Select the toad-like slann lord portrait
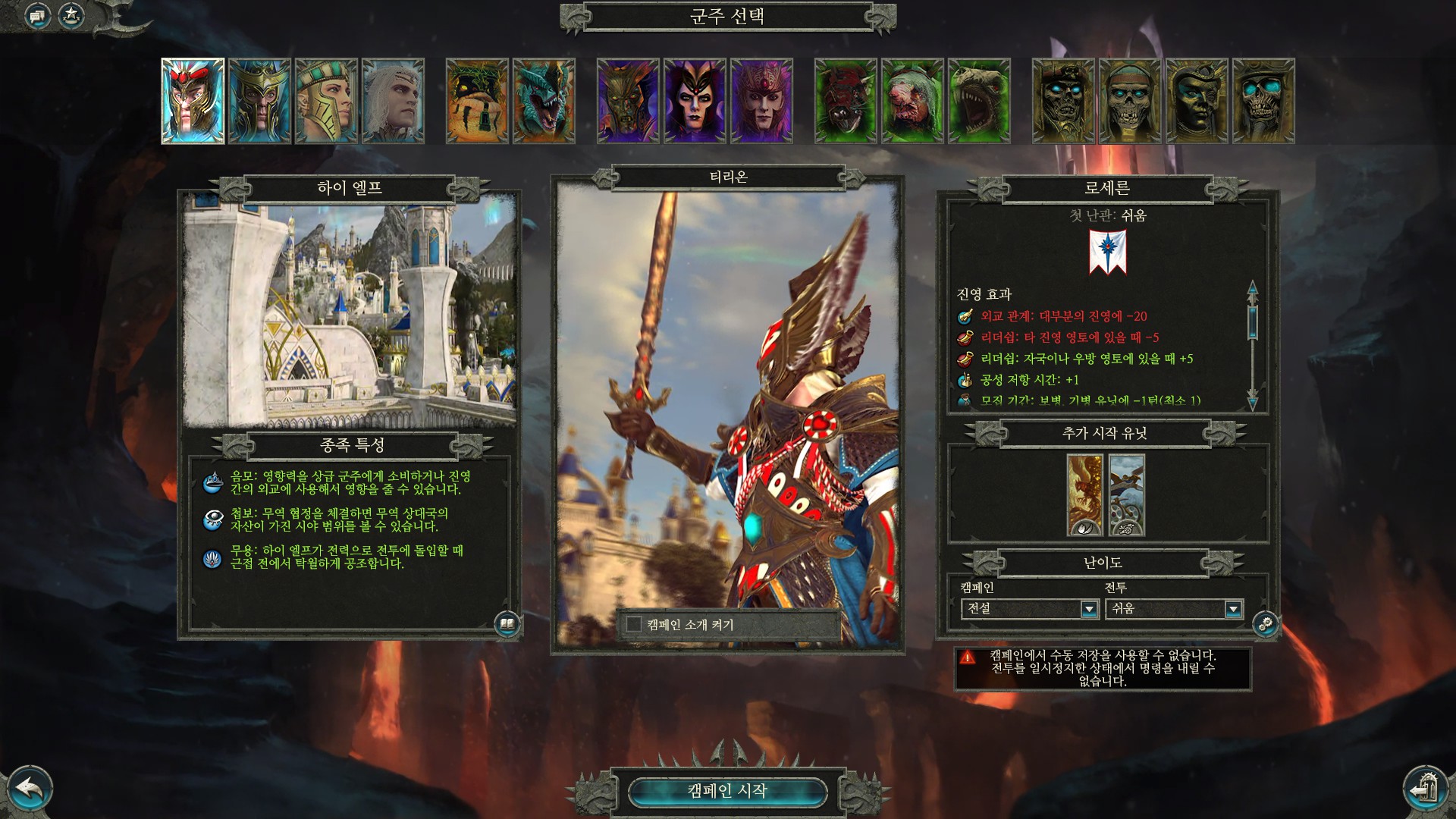The height and width of the screenshot is (819, 1456). (x=477, y=101)
